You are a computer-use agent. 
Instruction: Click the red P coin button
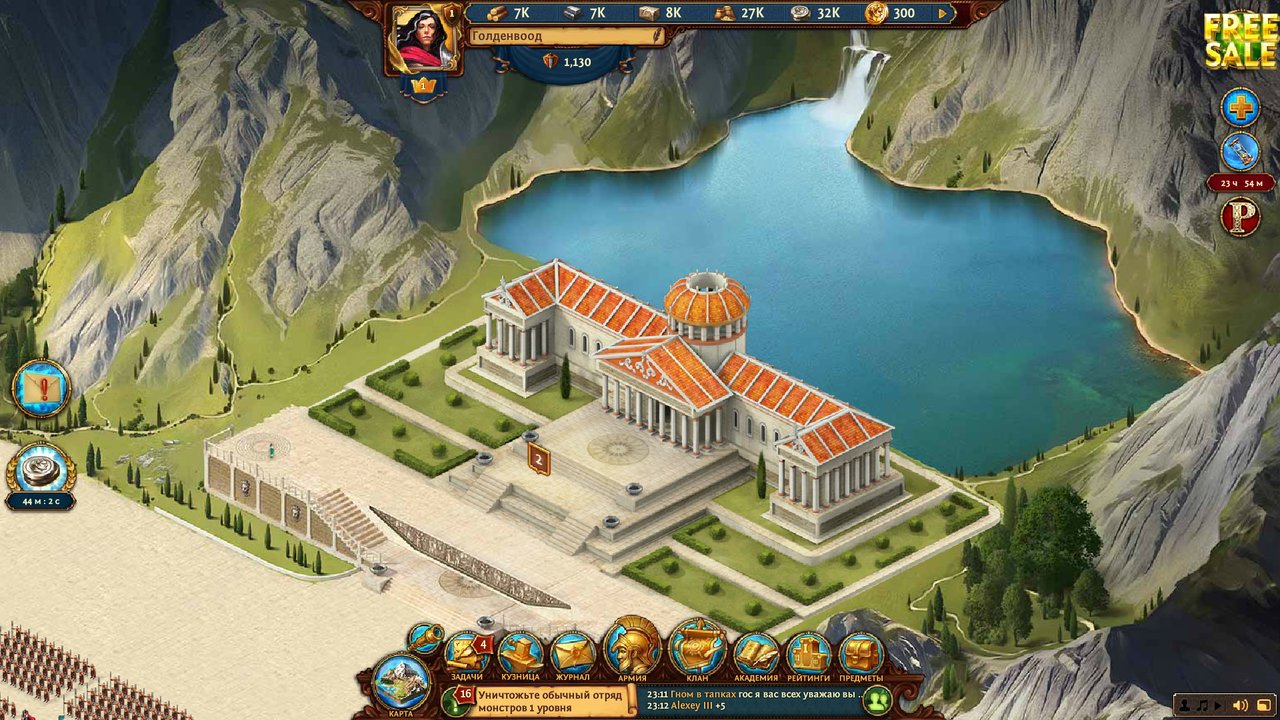pos(1240,217)
